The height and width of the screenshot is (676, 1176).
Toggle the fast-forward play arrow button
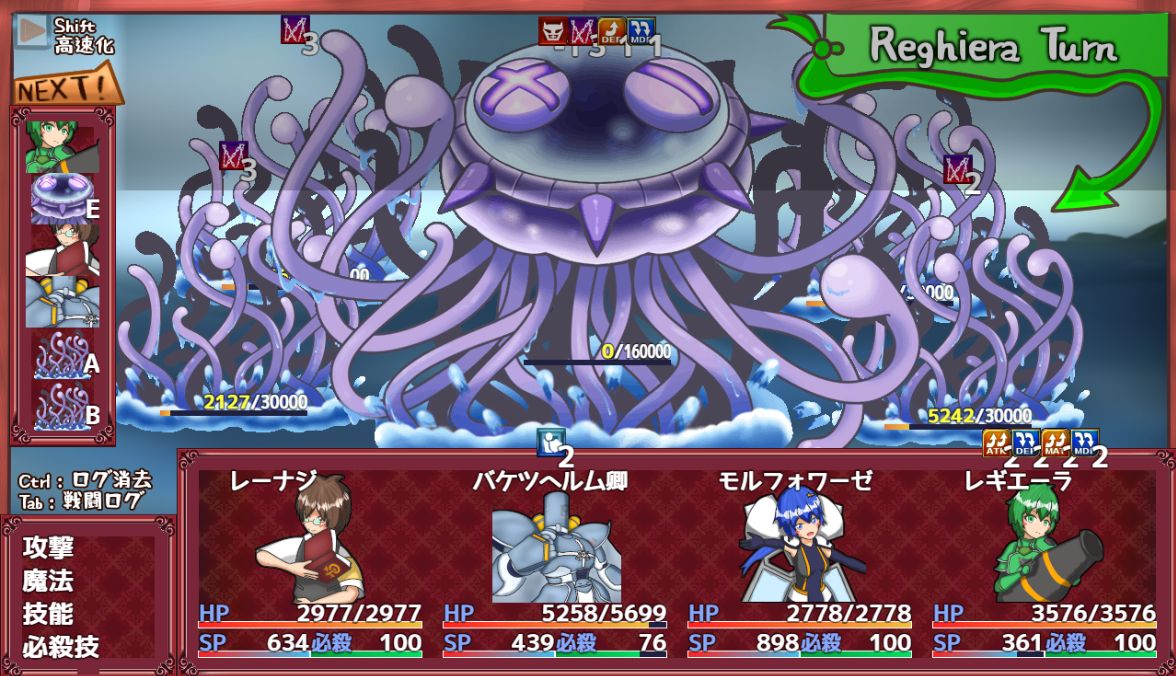pyautogui.click(x=32, y=32)
